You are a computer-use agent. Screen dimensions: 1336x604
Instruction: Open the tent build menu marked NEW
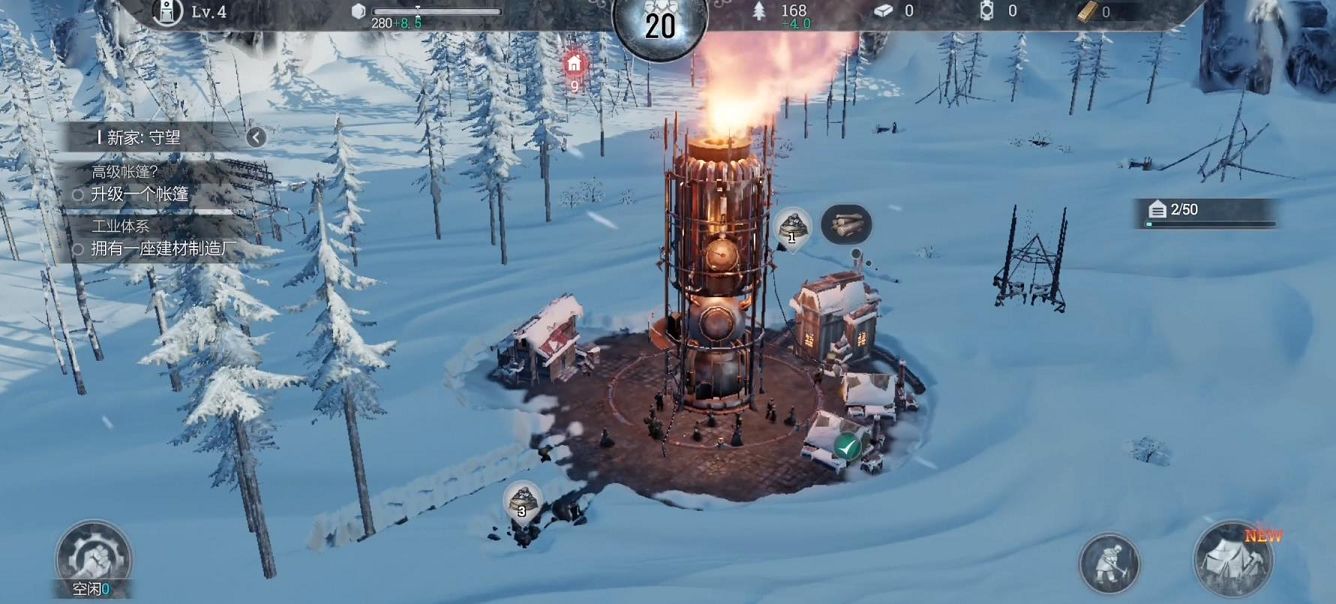click(x=1233, y=559)
